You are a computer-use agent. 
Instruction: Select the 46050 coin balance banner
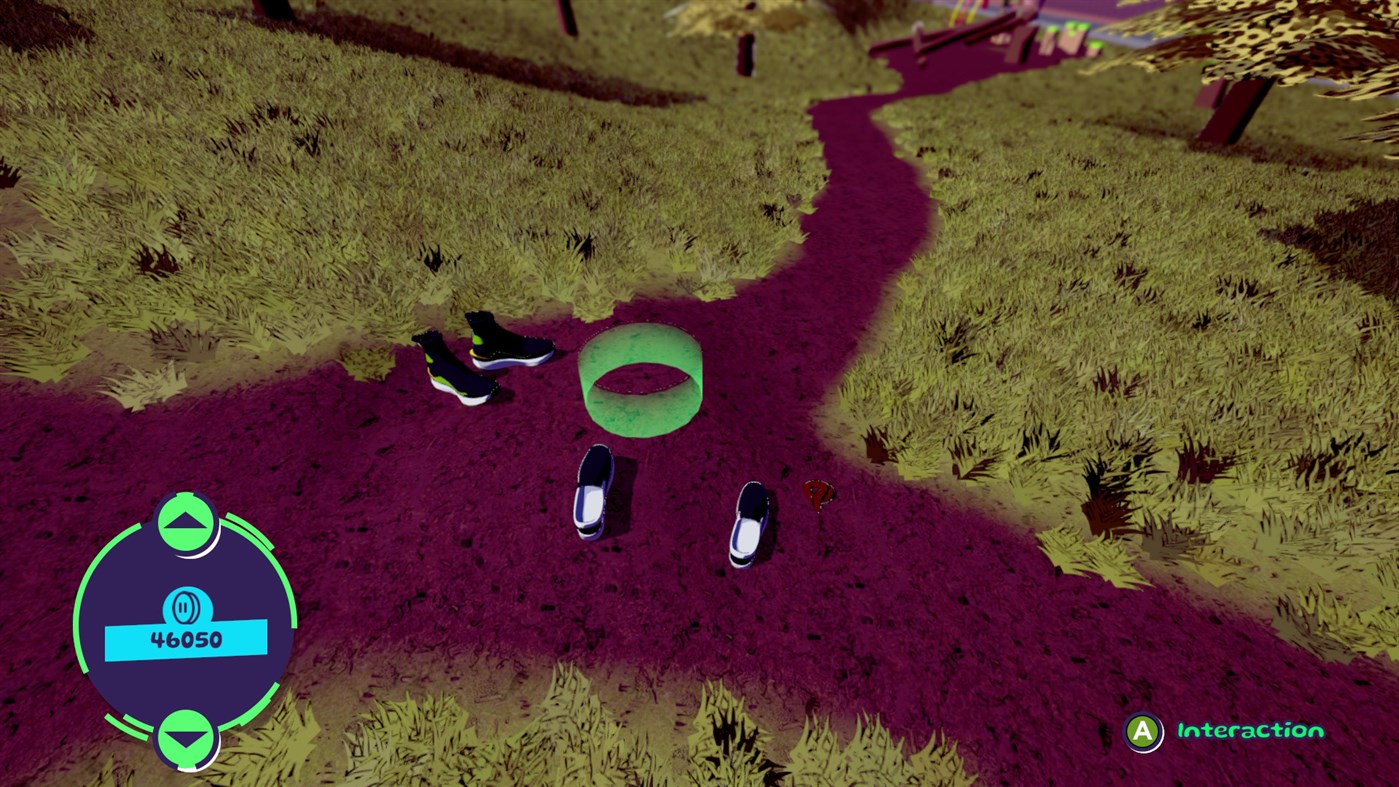186,640
